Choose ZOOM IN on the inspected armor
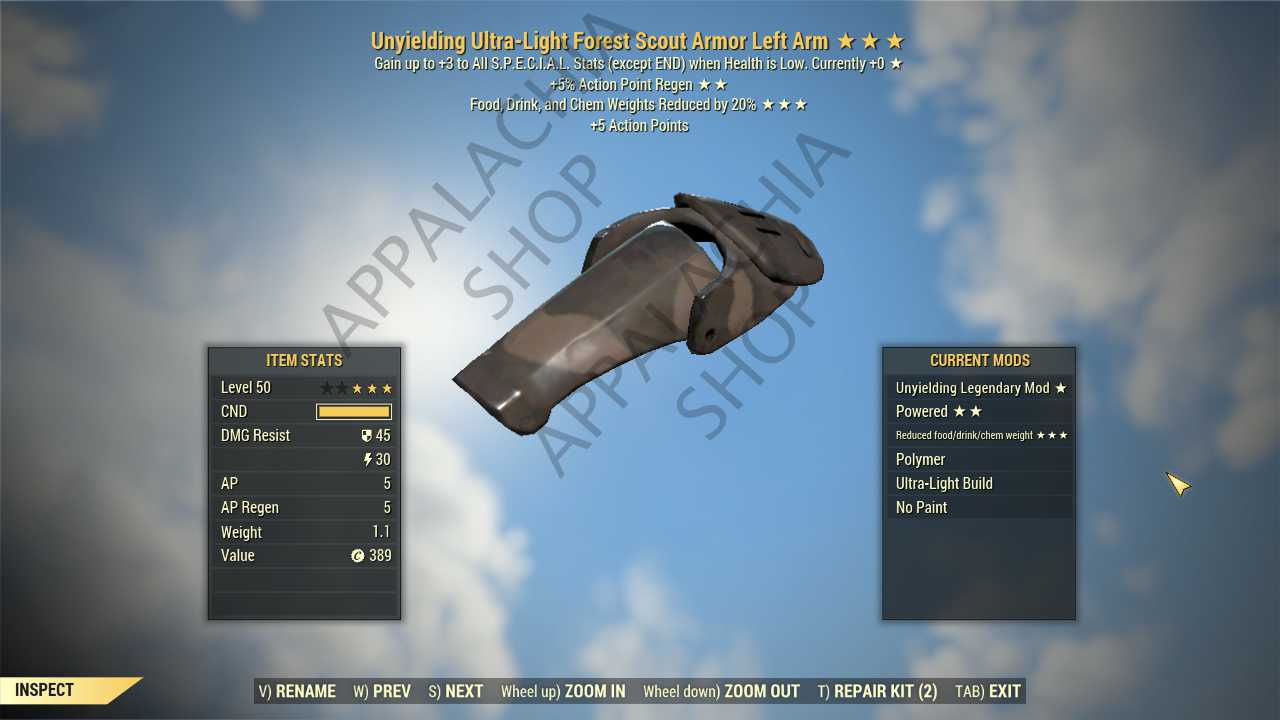 [x=563, y=691]
